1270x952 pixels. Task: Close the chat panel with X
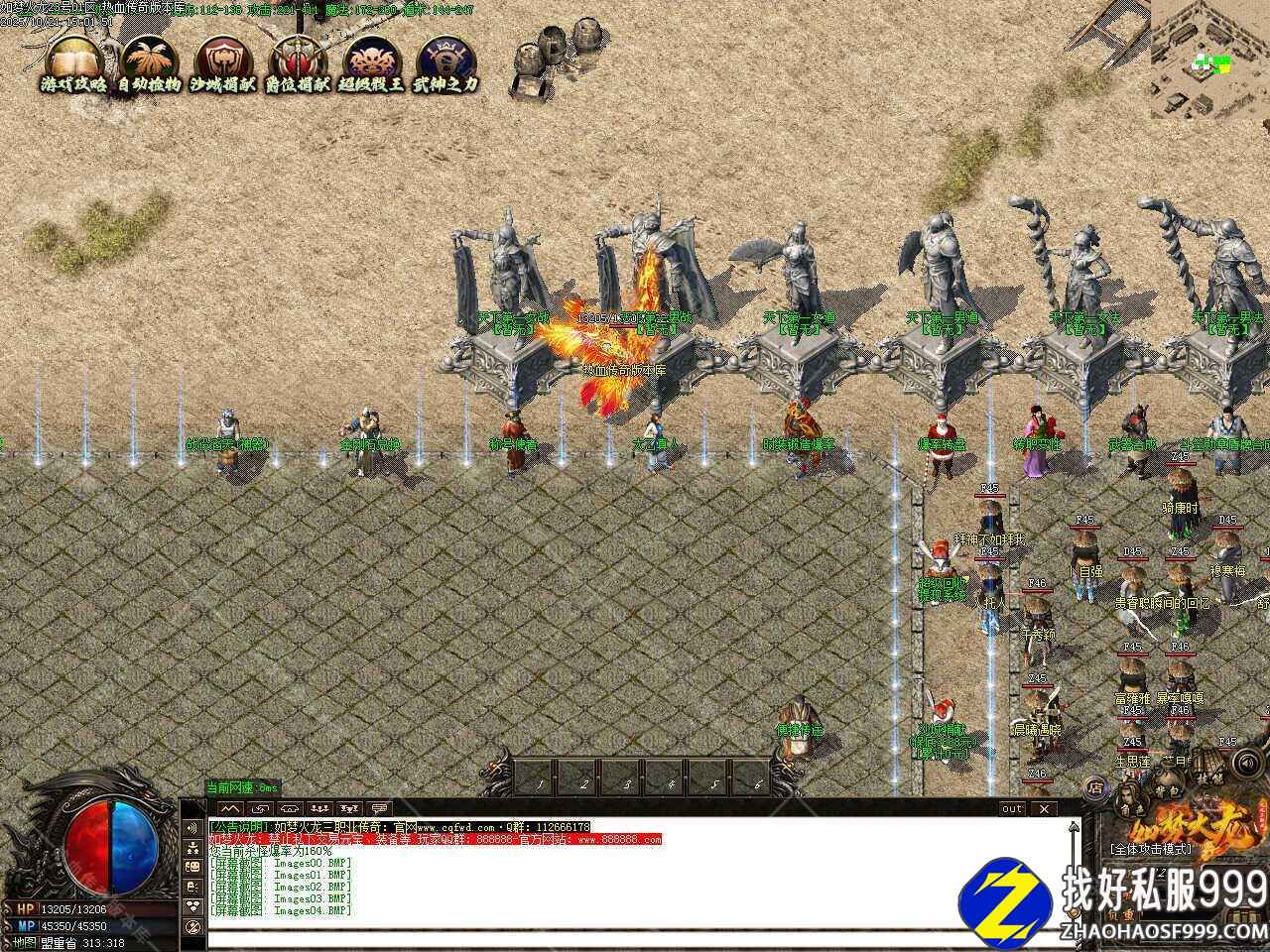[x=1044, y=808]
